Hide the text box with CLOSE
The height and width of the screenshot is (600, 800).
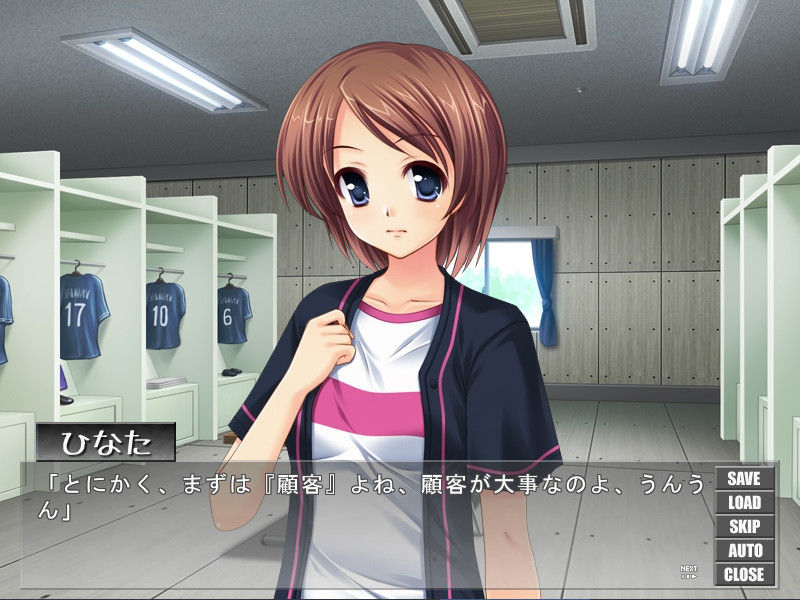(744, 575)
